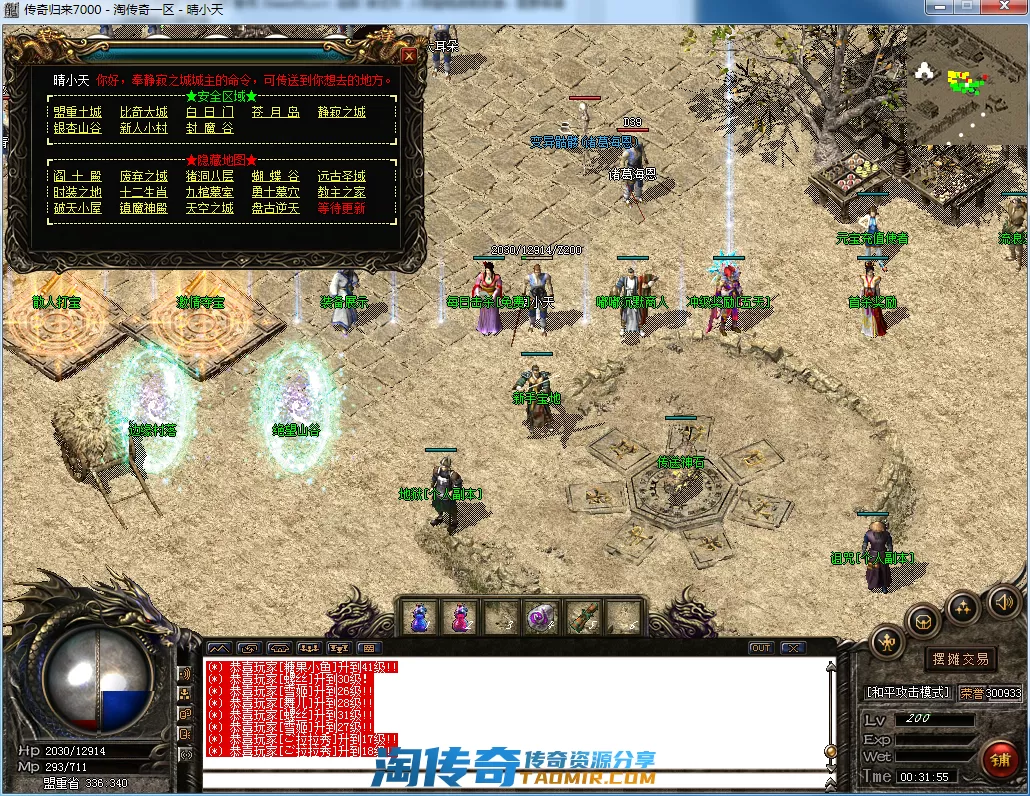Open the bag via cube icon
The image size is (1030, 796).
coord(923,621)
